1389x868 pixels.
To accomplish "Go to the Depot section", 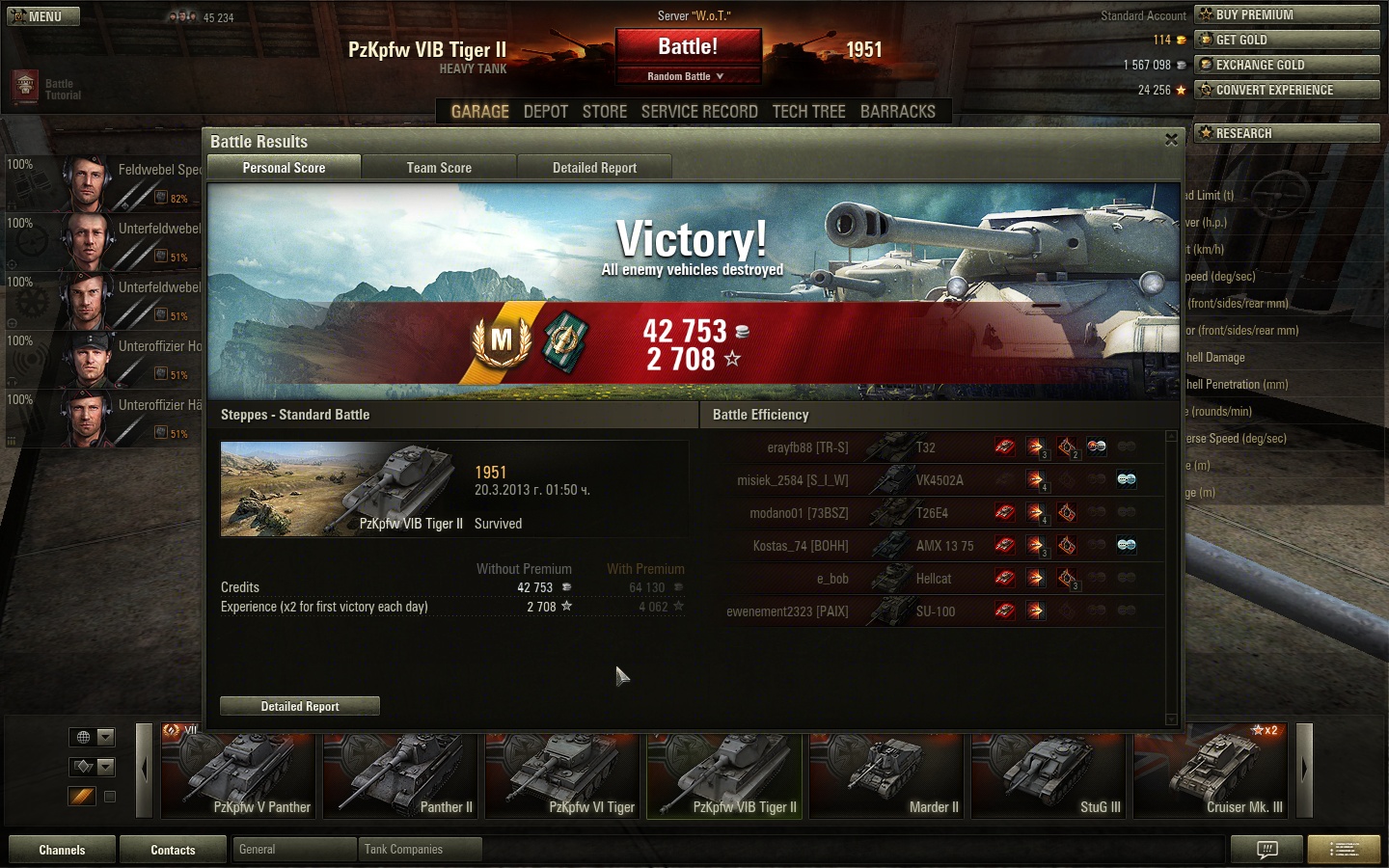I will (545, 112).
